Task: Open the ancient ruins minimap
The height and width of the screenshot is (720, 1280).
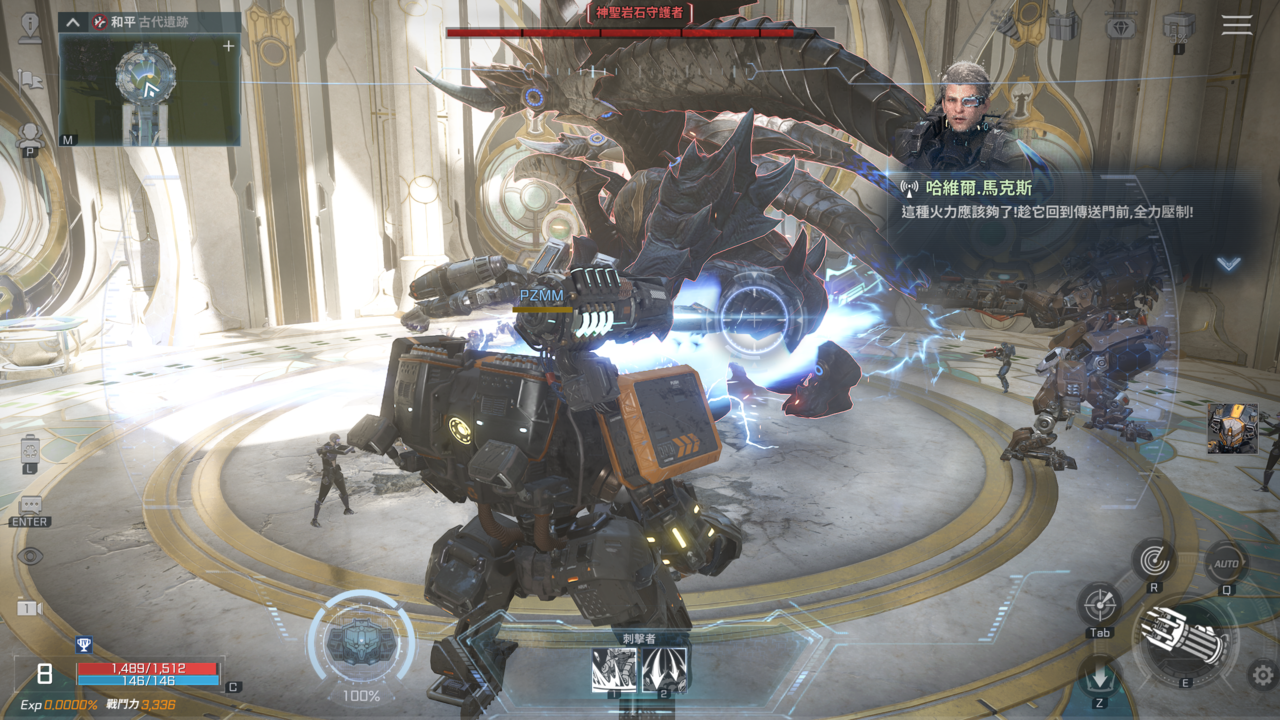Action: point(148,88)
